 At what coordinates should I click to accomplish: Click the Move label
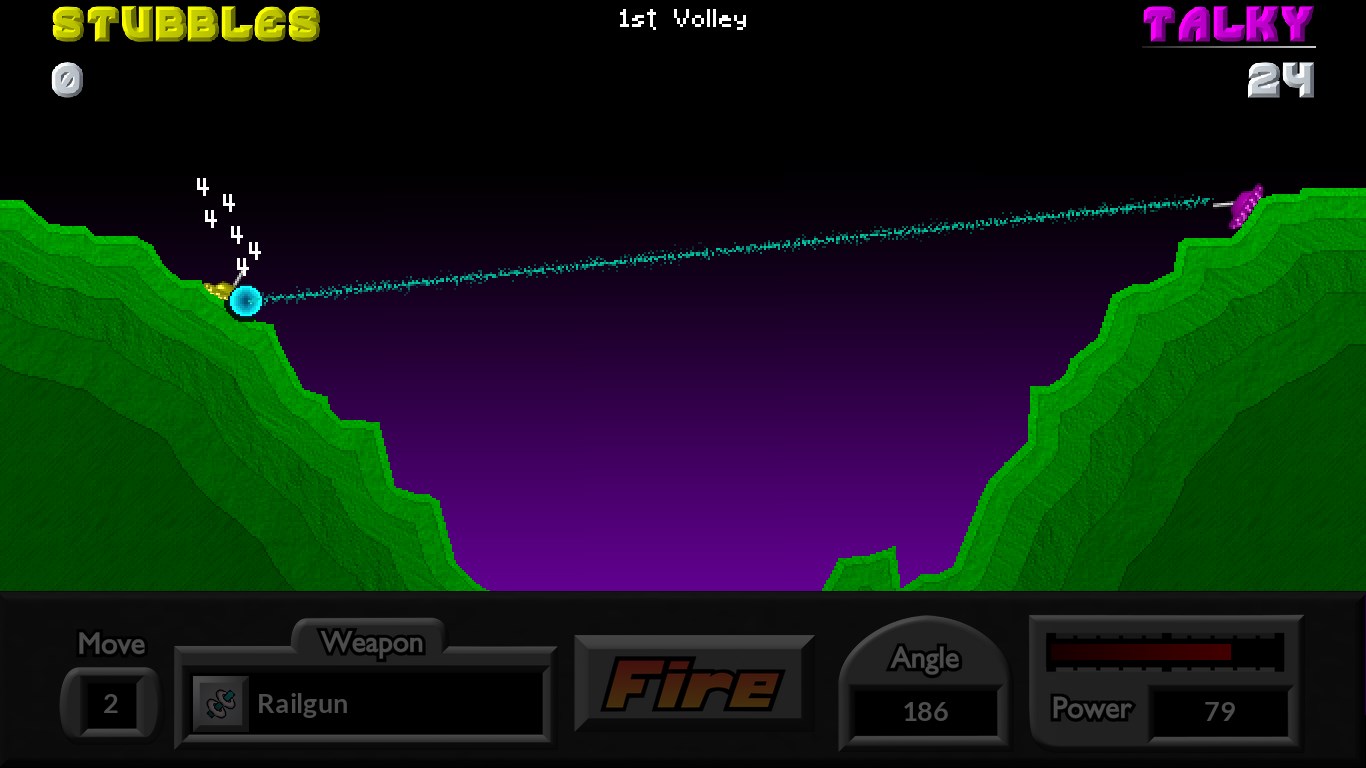point(110,645)
